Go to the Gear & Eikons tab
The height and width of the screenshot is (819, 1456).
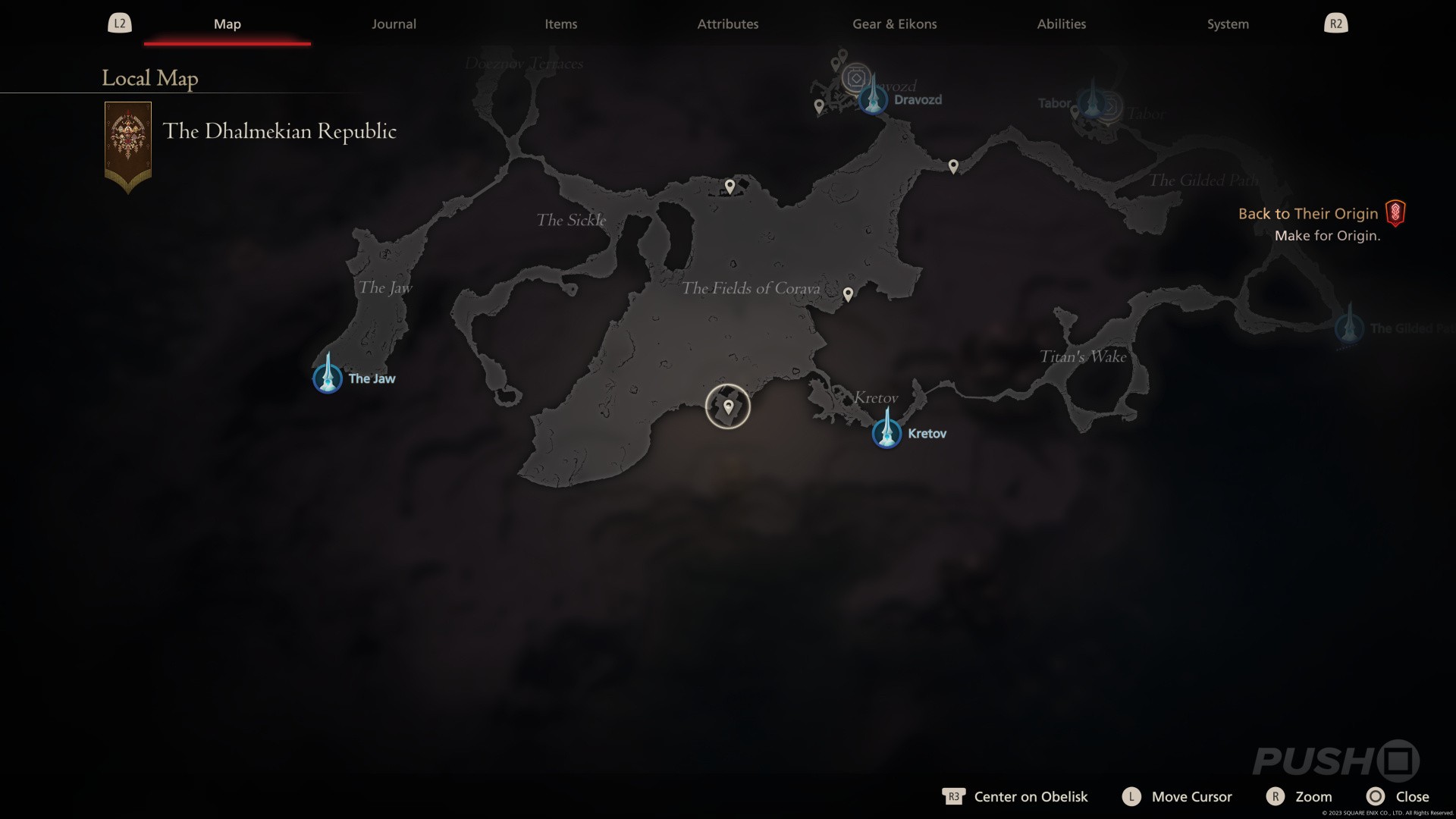point(894,24)
